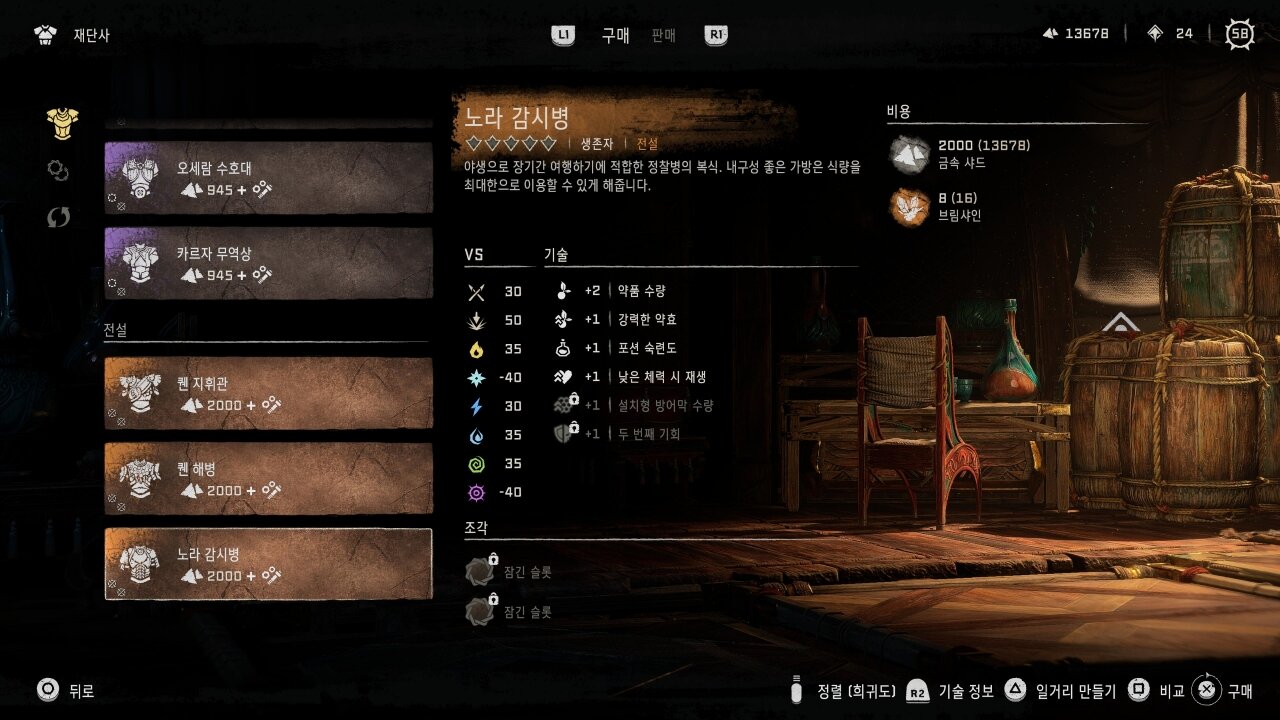Switch to the 구매 tab
The width and height of the screenshot is (1280, 720).
click(x=615, y=35)
